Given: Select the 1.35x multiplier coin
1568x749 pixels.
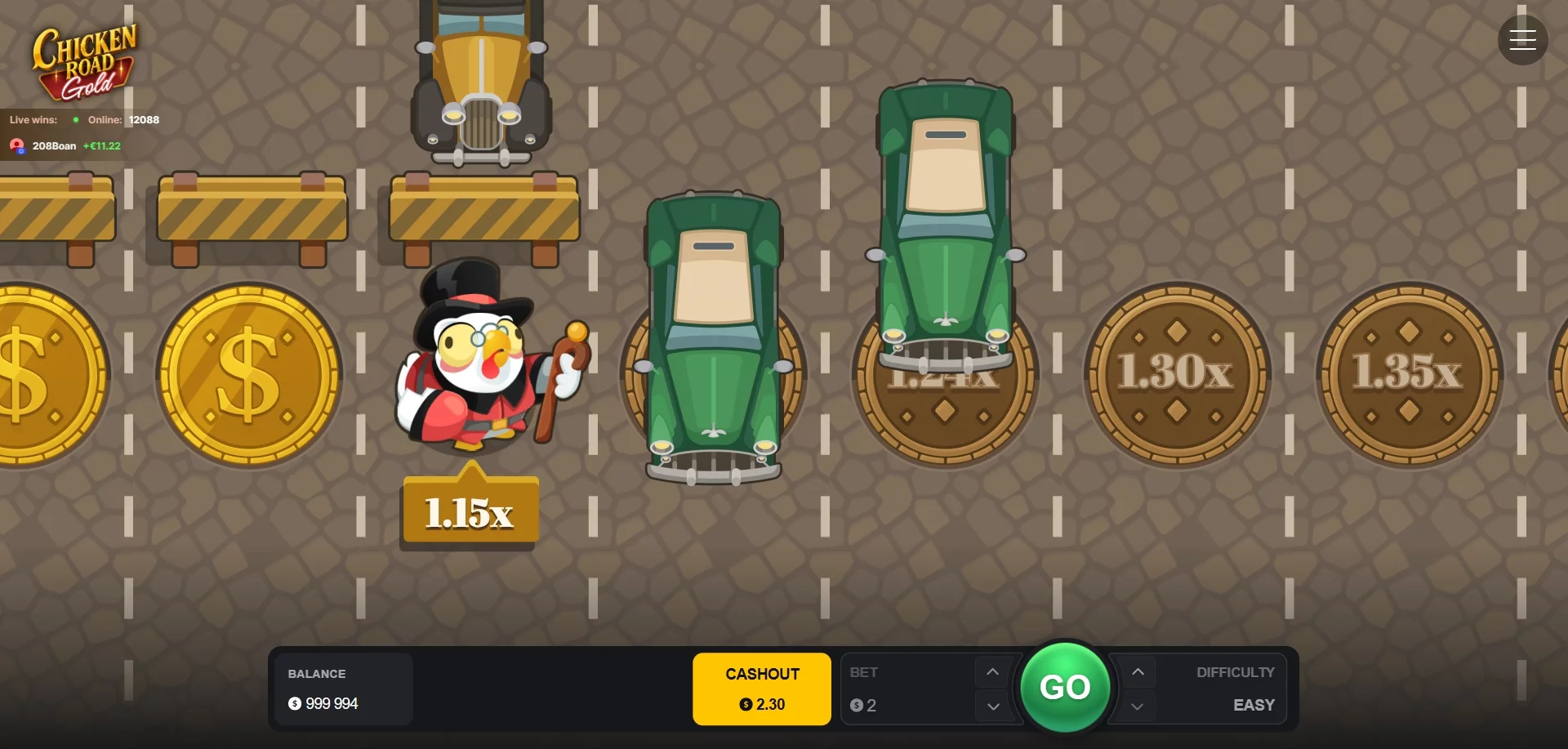Looking at the screenshot, I should (x=1408, y=374).
